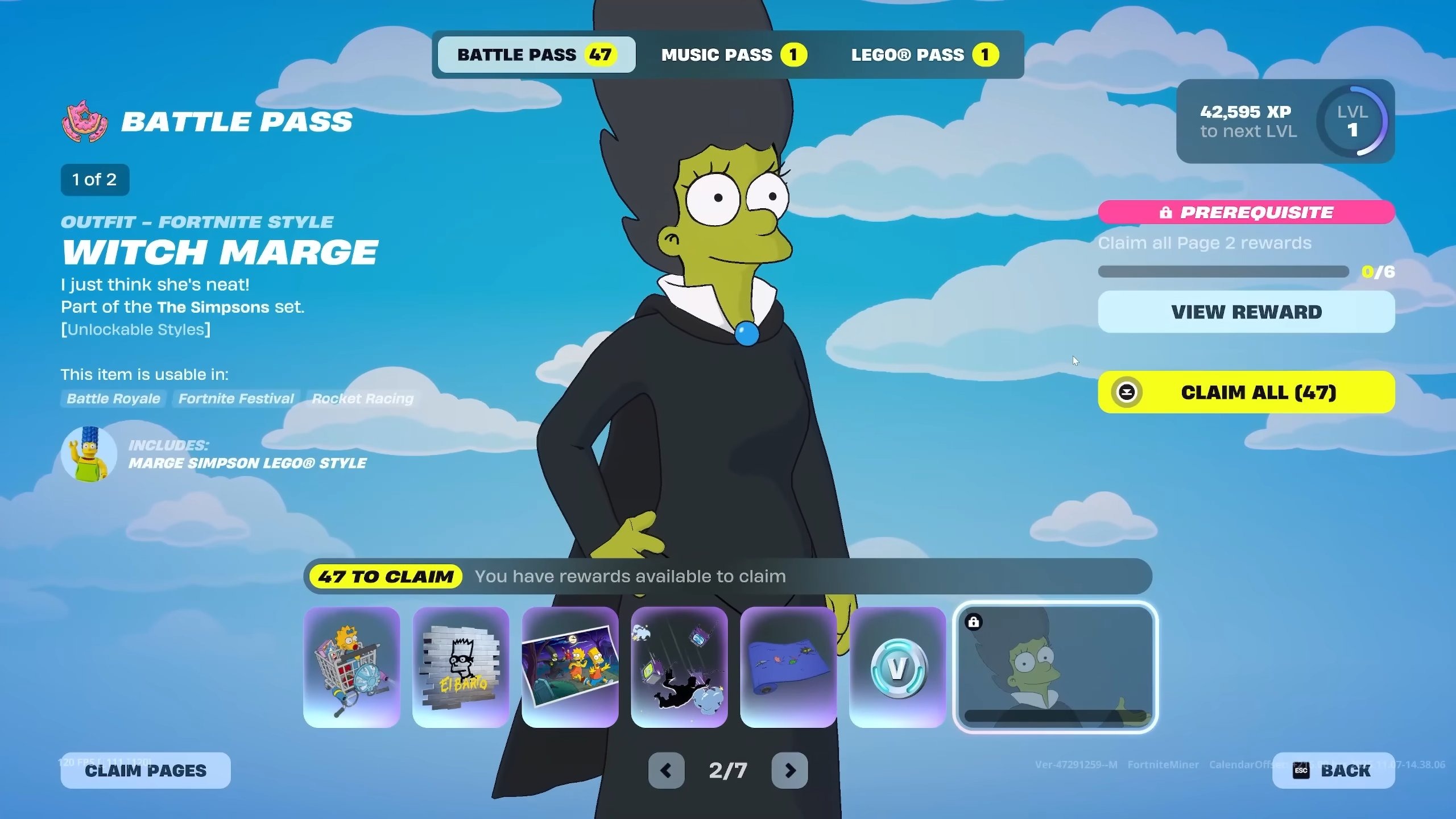Screen dimensions: 1456x819
Task: Select the Marge Simpson LEGO style icon
Action: click(89, 453)
